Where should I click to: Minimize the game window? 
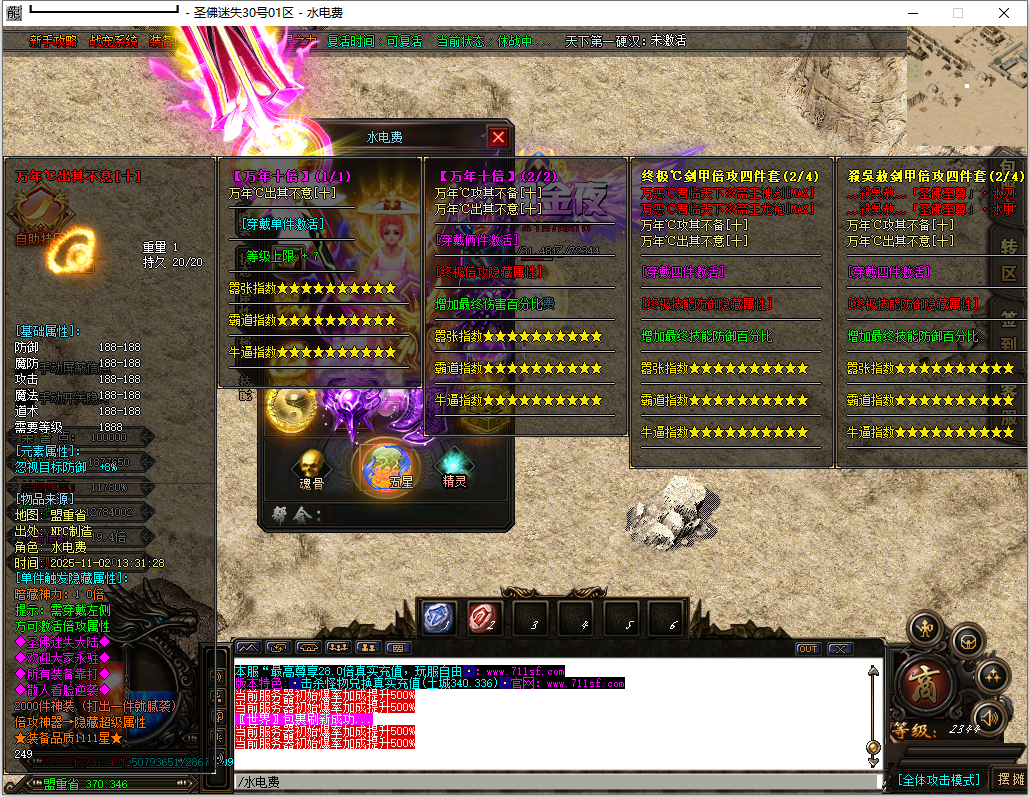(x=911, y=13)
